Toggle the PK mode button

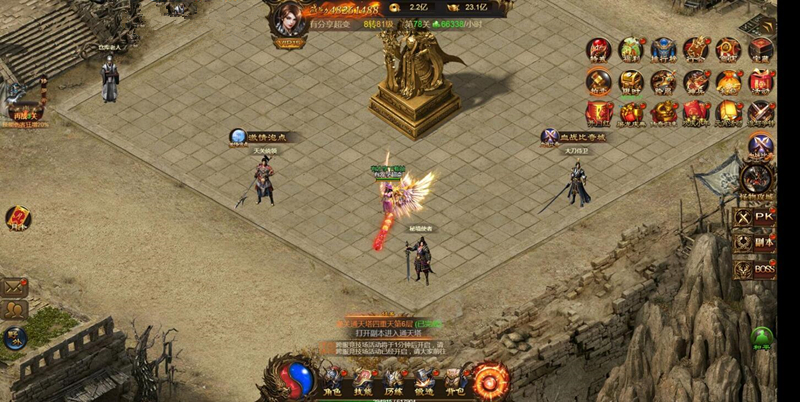tap(754, 216)
